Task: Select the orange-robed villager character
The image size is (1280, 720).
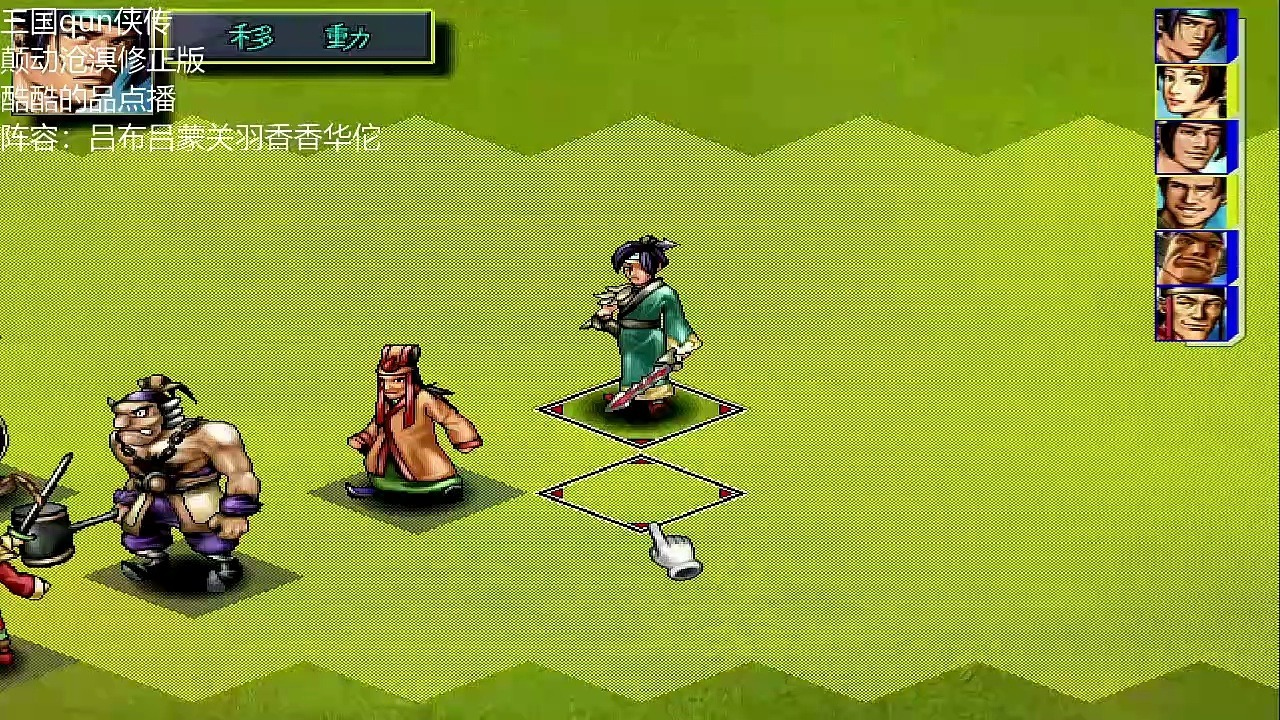Action: pos(410,430)
